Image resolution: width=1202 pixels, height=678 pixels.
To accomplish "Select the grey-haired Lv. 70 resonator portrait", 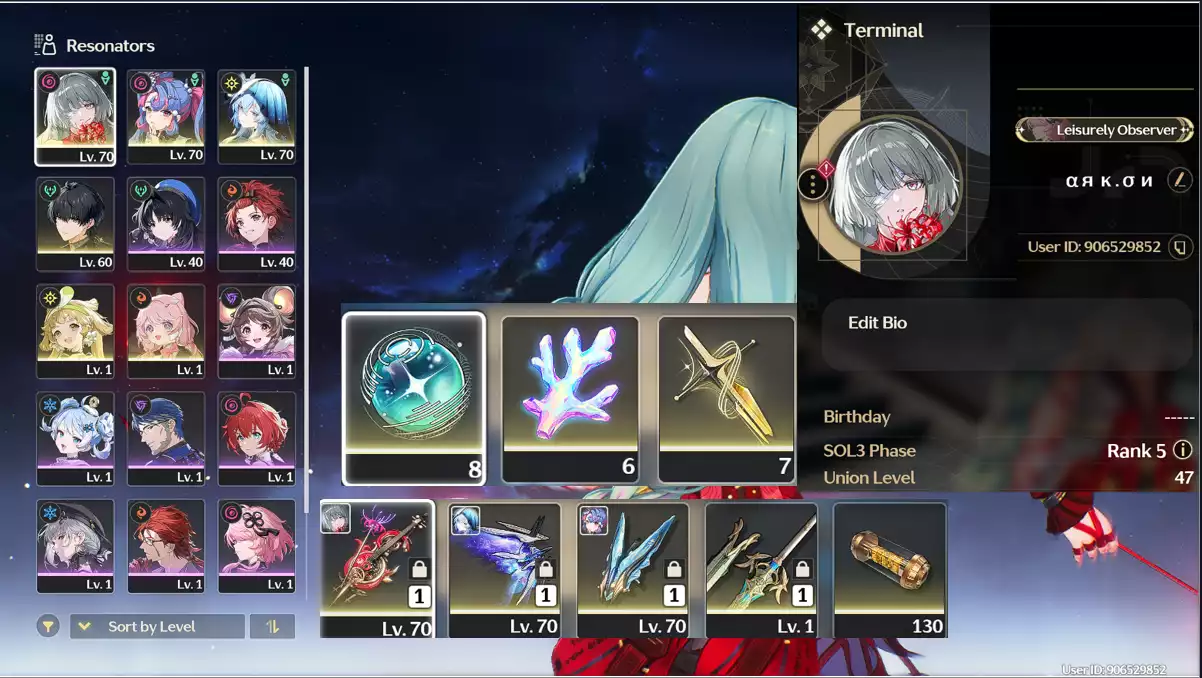I will point(76,116).
